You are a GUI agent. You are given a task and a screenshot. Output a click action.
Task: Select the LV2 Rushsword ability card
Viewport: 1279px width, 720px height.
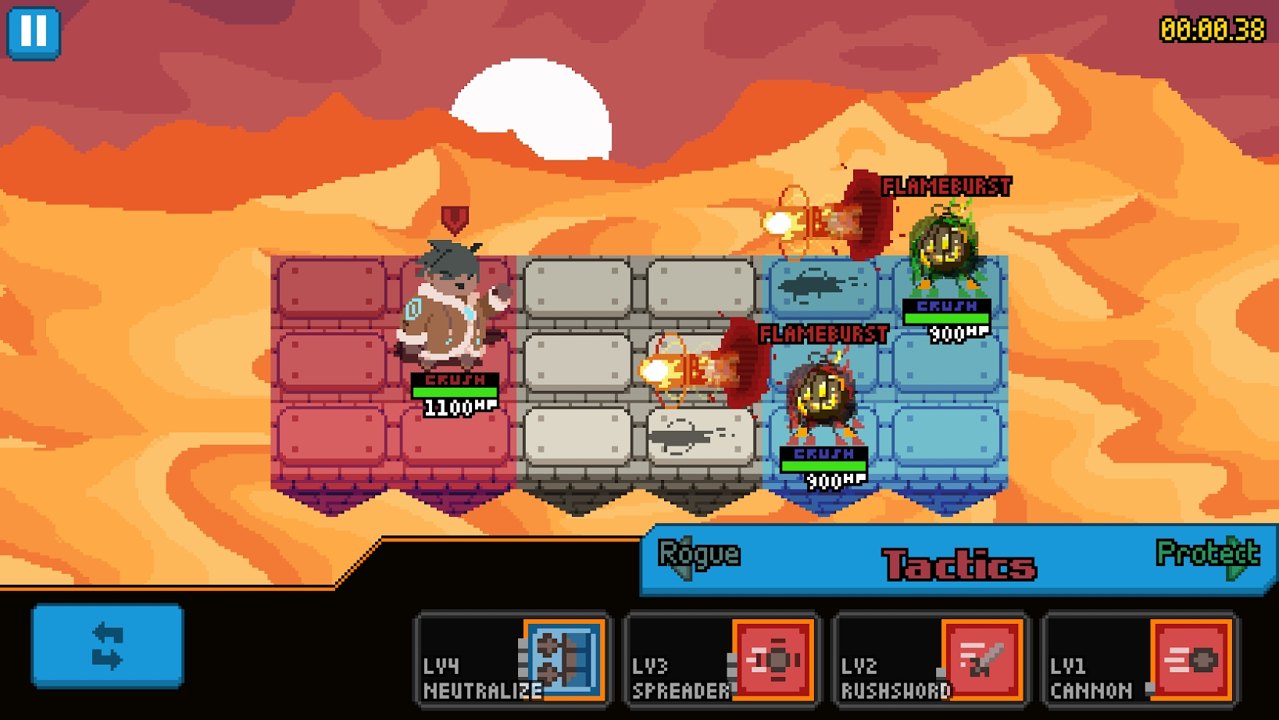930,660
